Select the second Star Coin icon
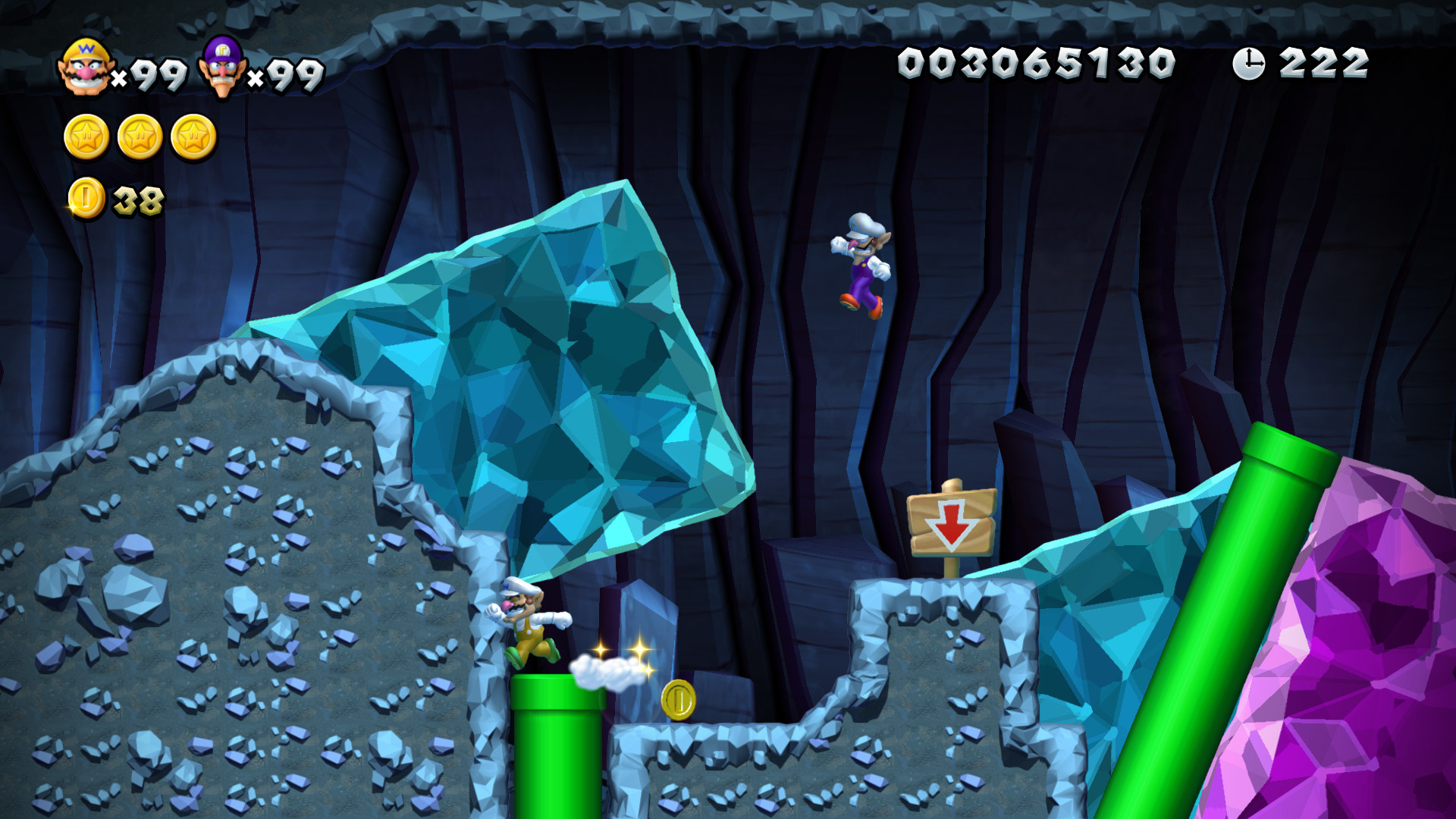 (x=139, y=138)
